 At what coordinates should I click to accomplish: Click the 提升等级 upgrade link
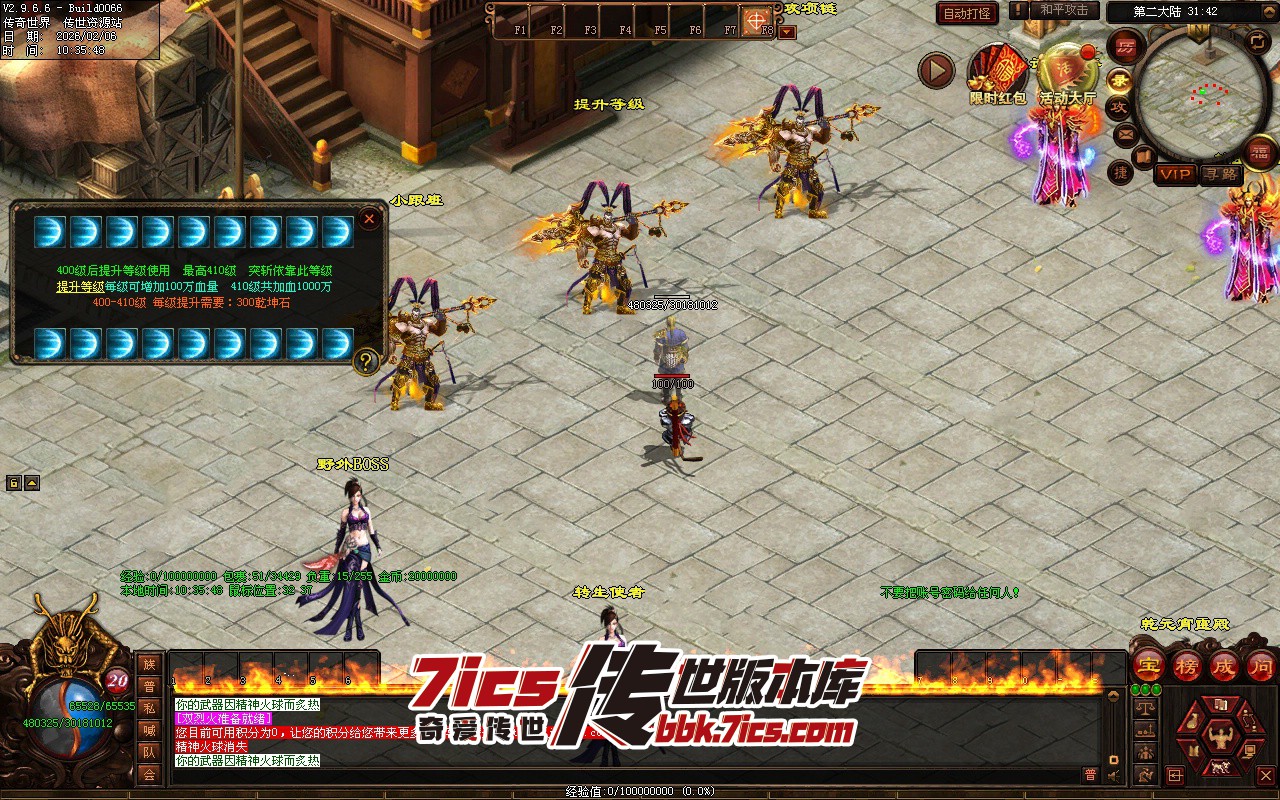click(80, 286)
